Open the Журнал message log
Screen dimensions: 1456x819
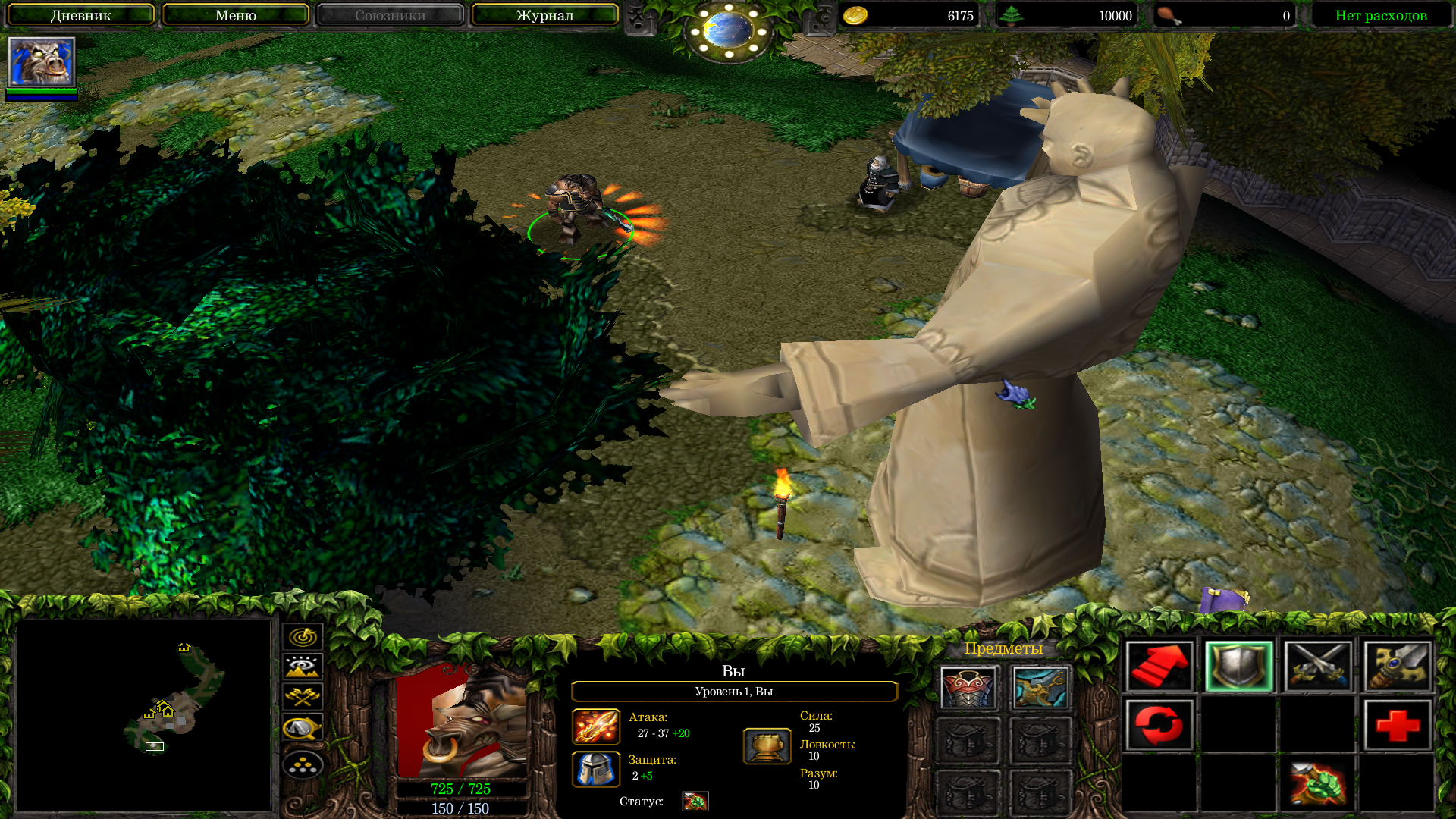coord(544,15)
